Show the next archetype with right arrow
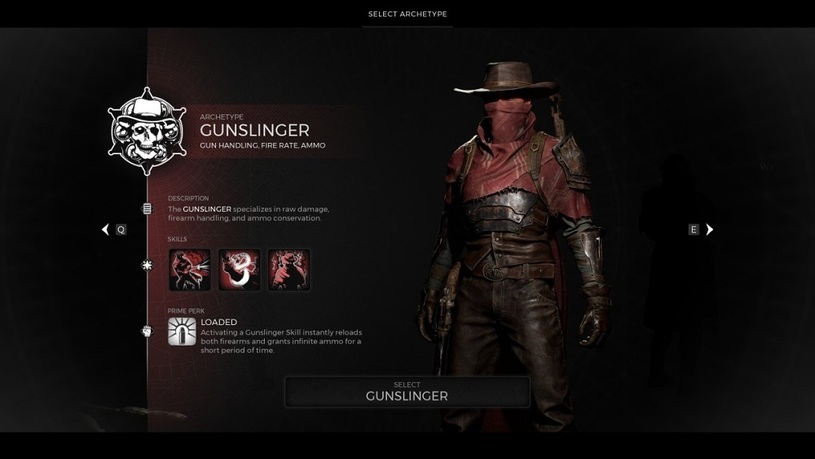This screenshot has height=459, width=815. 709,229
